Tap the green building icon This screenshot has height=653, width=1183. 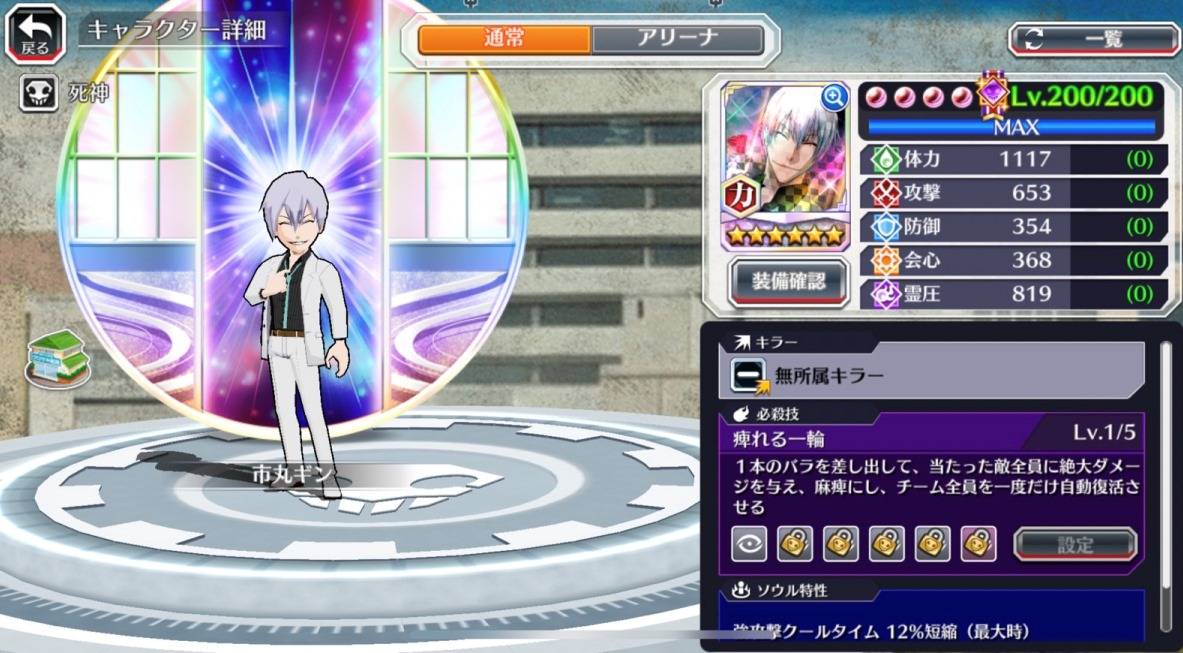tap(57, 357)
